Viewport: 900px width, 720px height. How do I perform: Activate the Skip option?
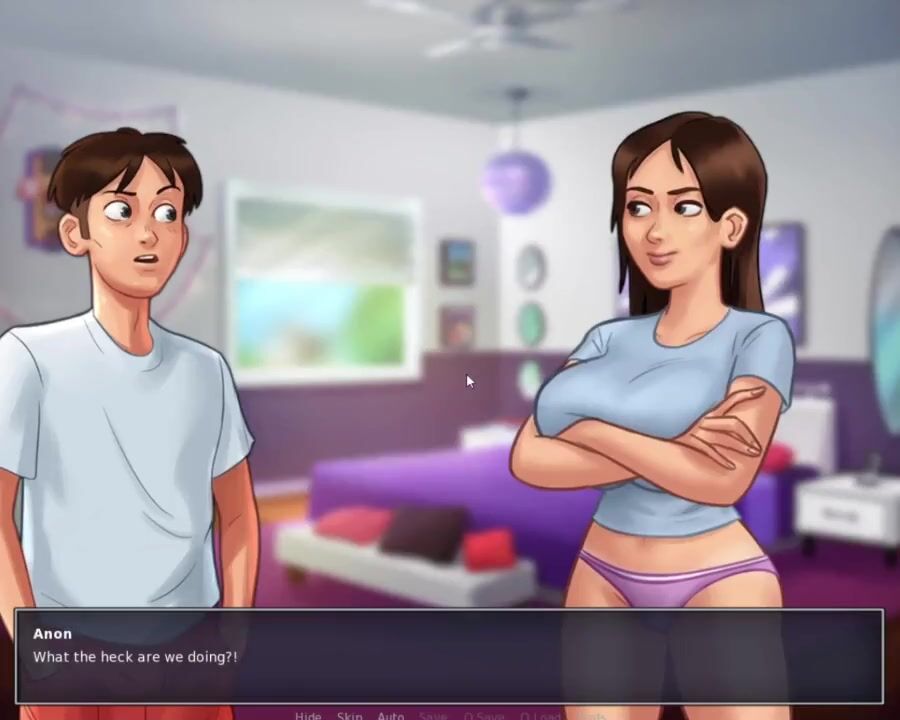coord(349,716)
